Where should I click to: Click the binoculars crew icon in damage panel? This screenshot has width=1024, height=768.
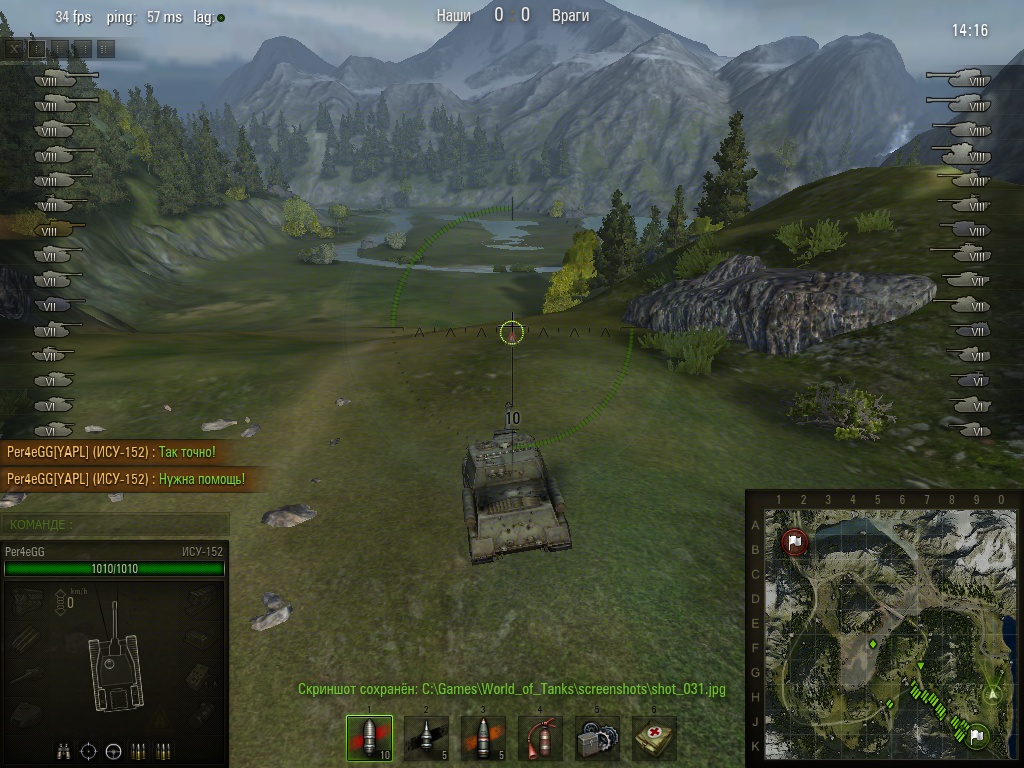point(63,750)
